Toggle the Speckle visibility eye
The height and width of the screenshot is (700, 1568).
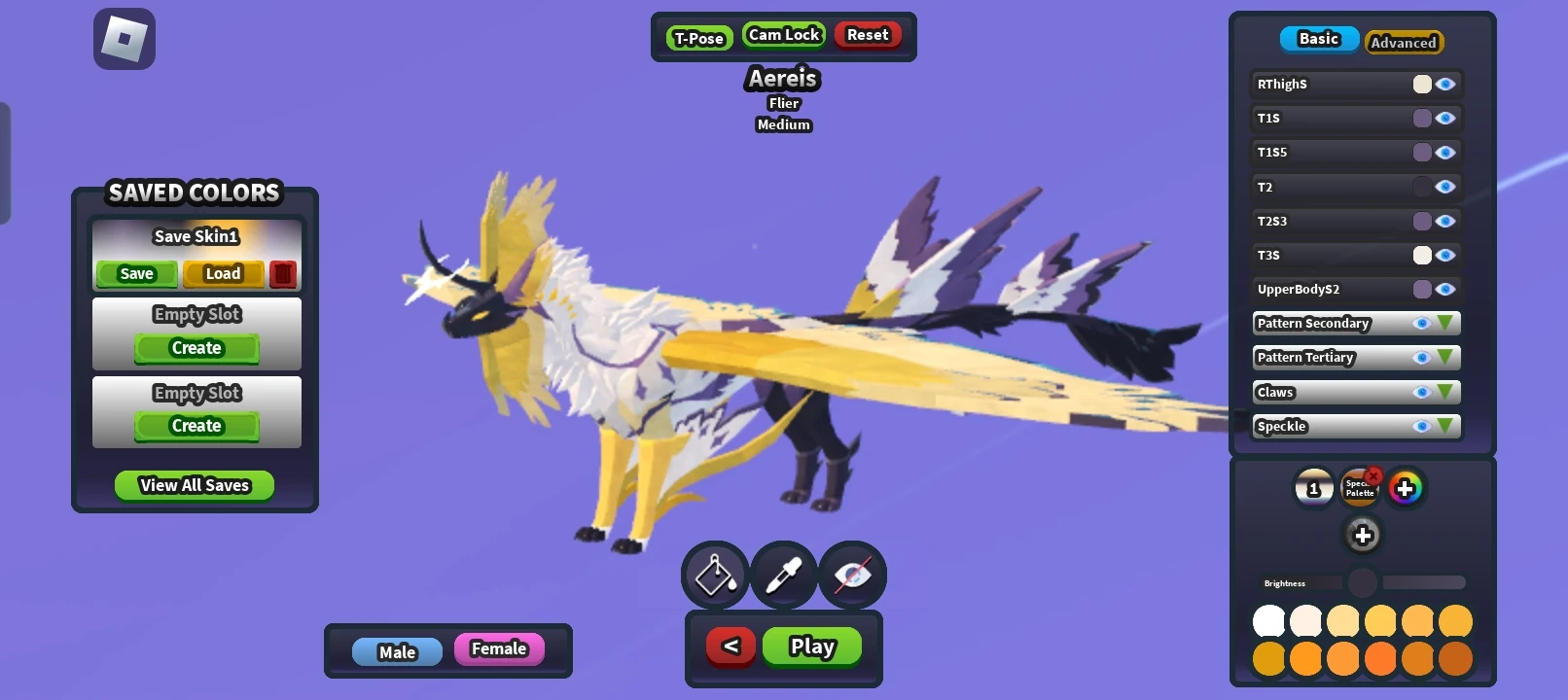(1422, 426)
